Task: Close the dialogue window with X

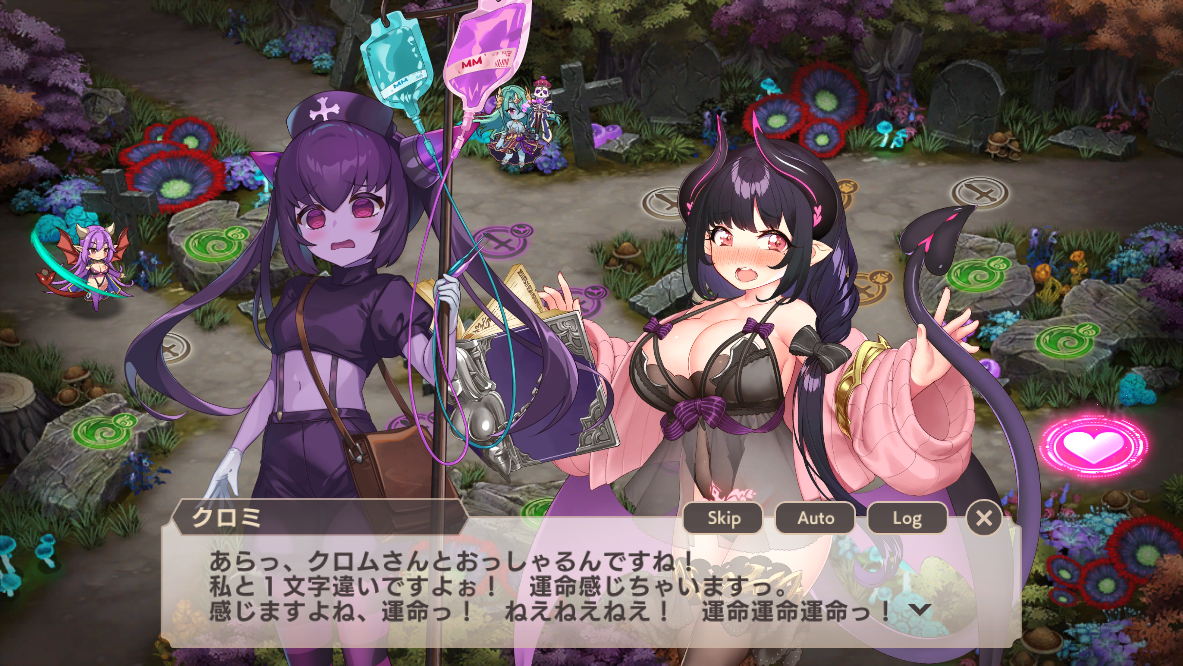Action: (984, 518)
